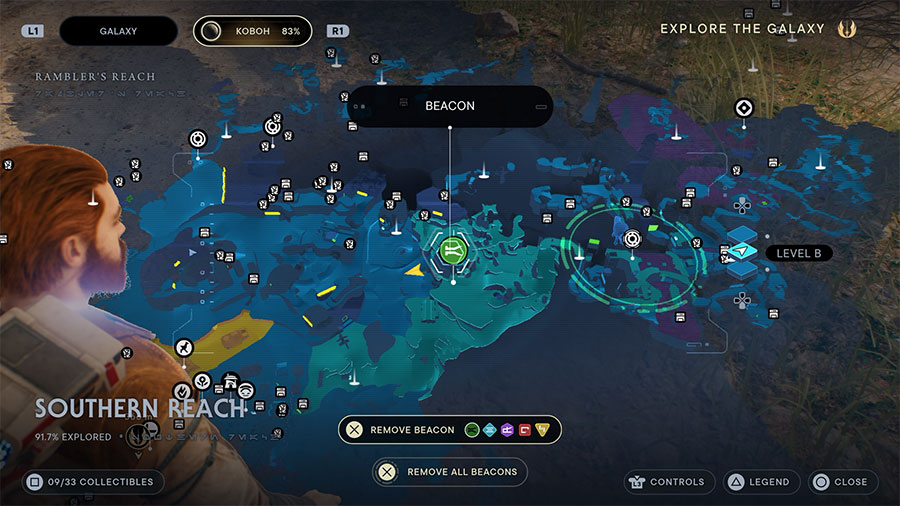Select the map layer below Level B
The height and width of the screenshot is (506, 900).
pos(742,270)
